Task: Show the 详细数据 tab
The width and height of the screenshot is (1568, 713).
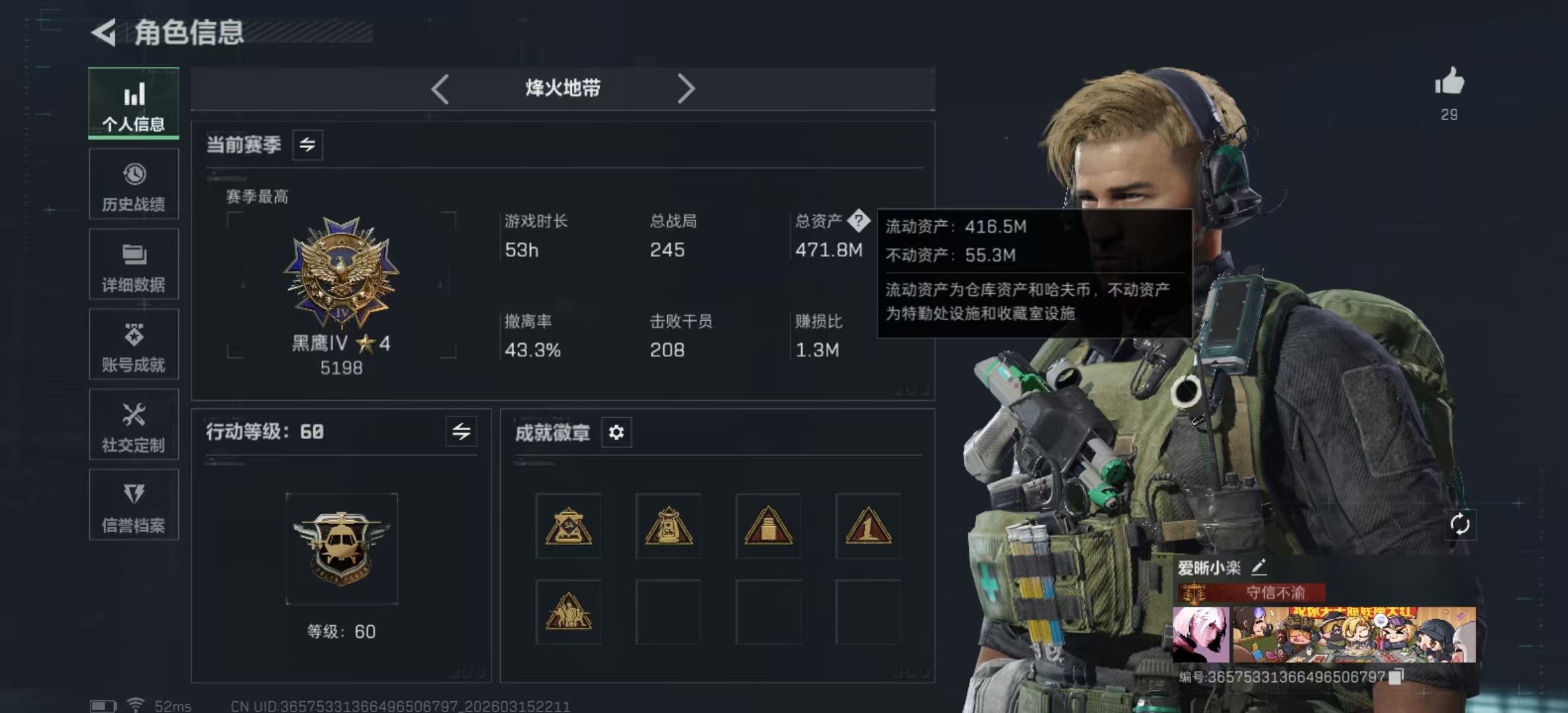Action: (134, 265)
